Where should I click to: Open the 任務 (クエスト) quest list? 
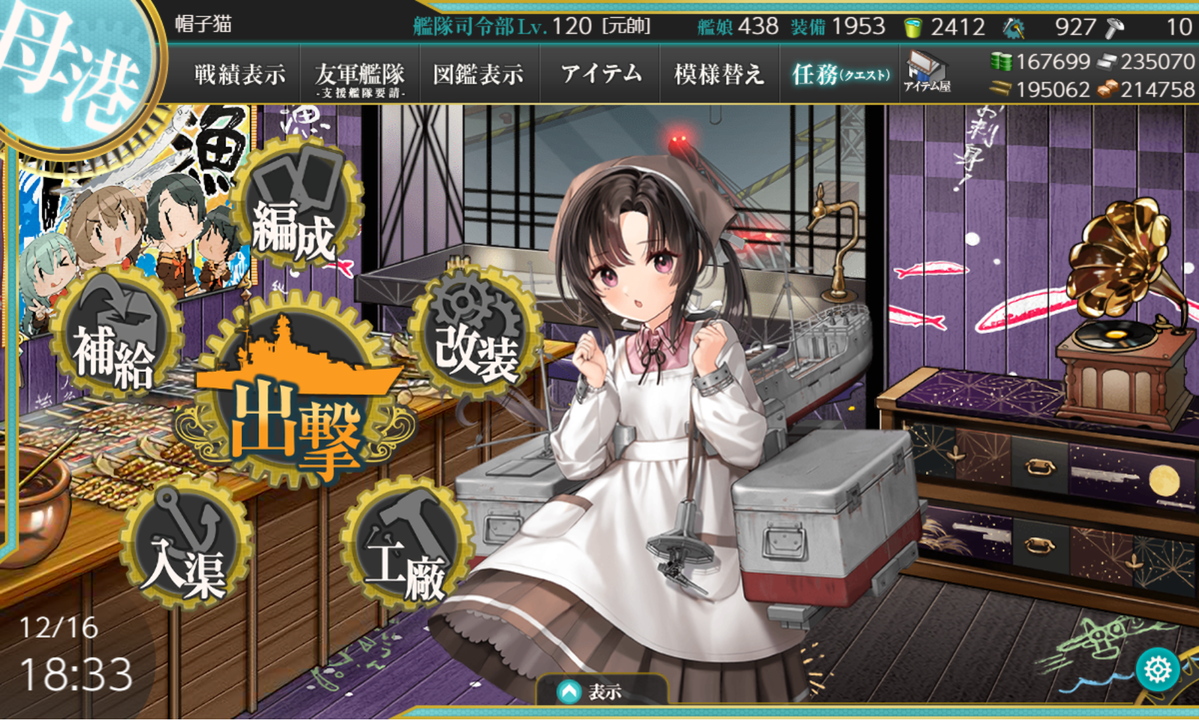(836, 74)
